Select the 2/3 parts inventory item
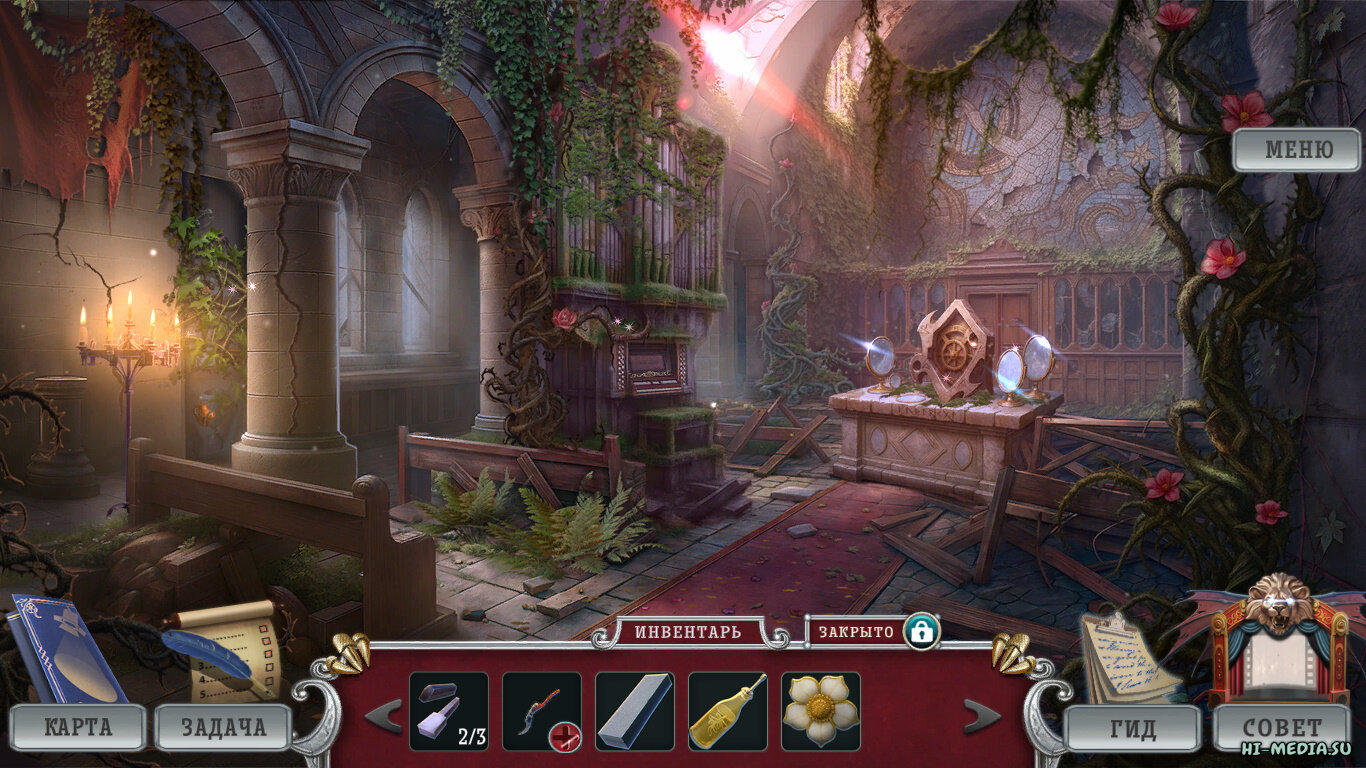The height and width of the screenshot is (768, 1366). pyautogui.click(x=449, y=711)
